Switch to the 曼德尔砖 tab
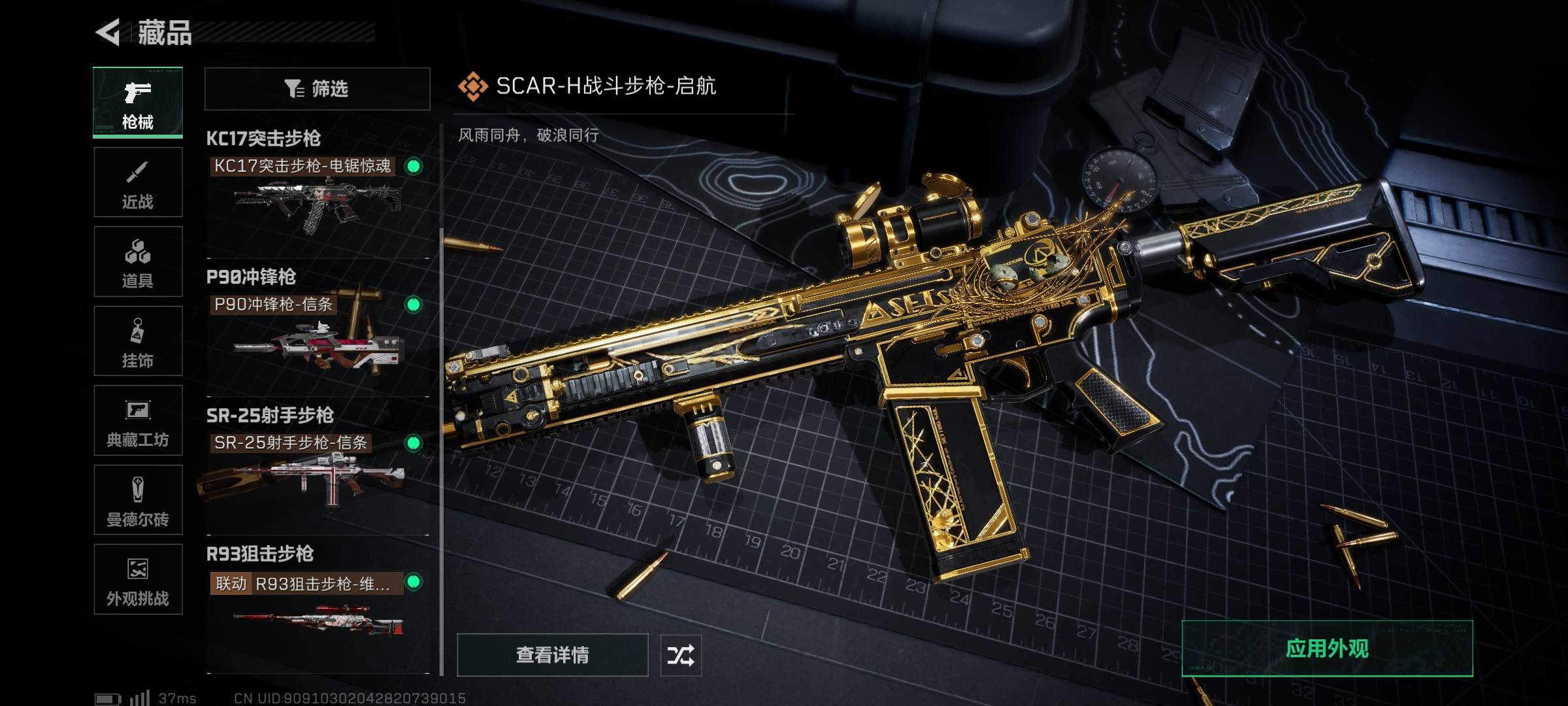The height and width of the screenshot is (706, 1568). point(138,500)
